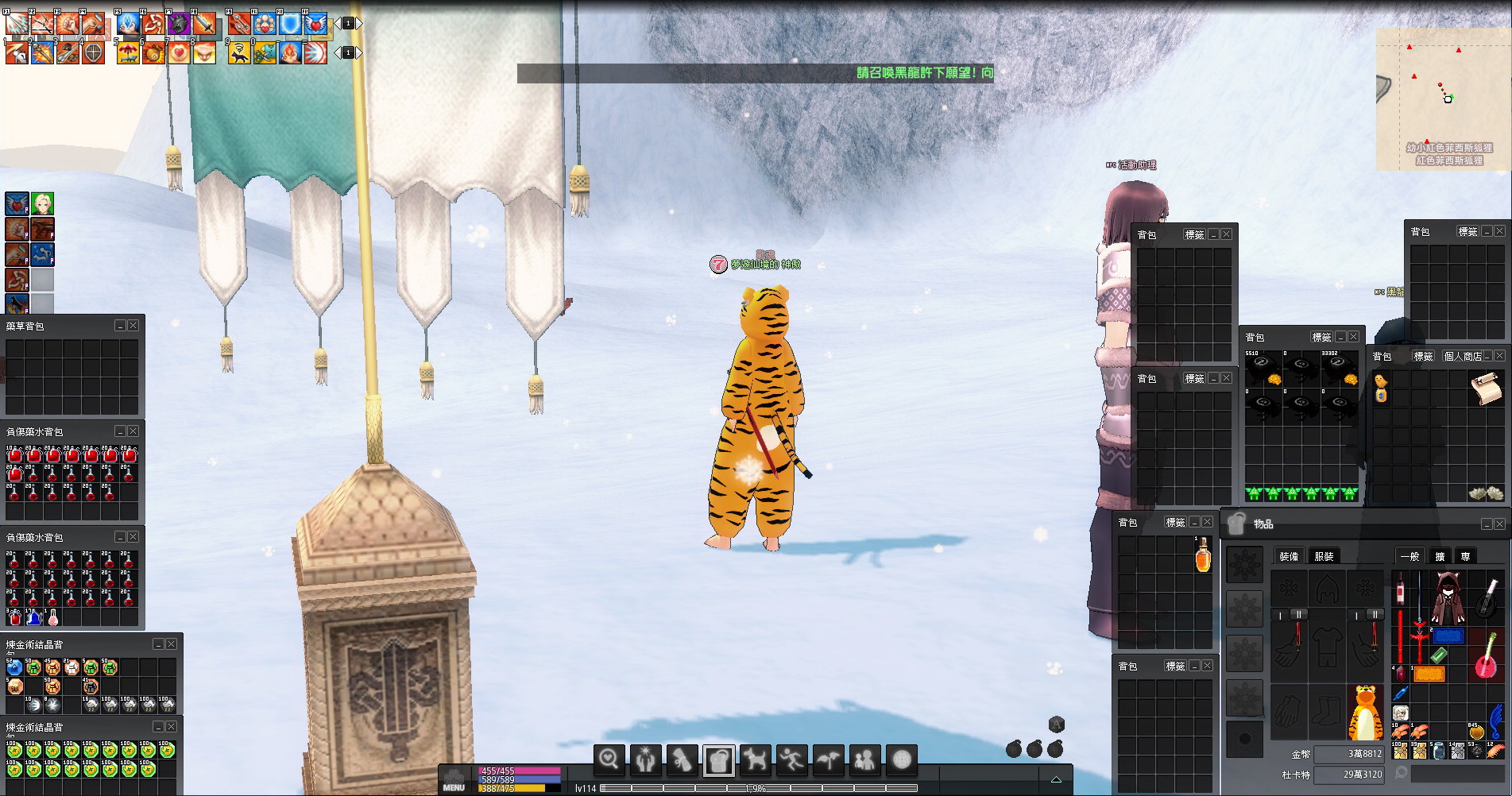Toggle the backpack inventory toolbar icon
The height and width of the screenshot is (796, 1512).
(x=718, y=759)
